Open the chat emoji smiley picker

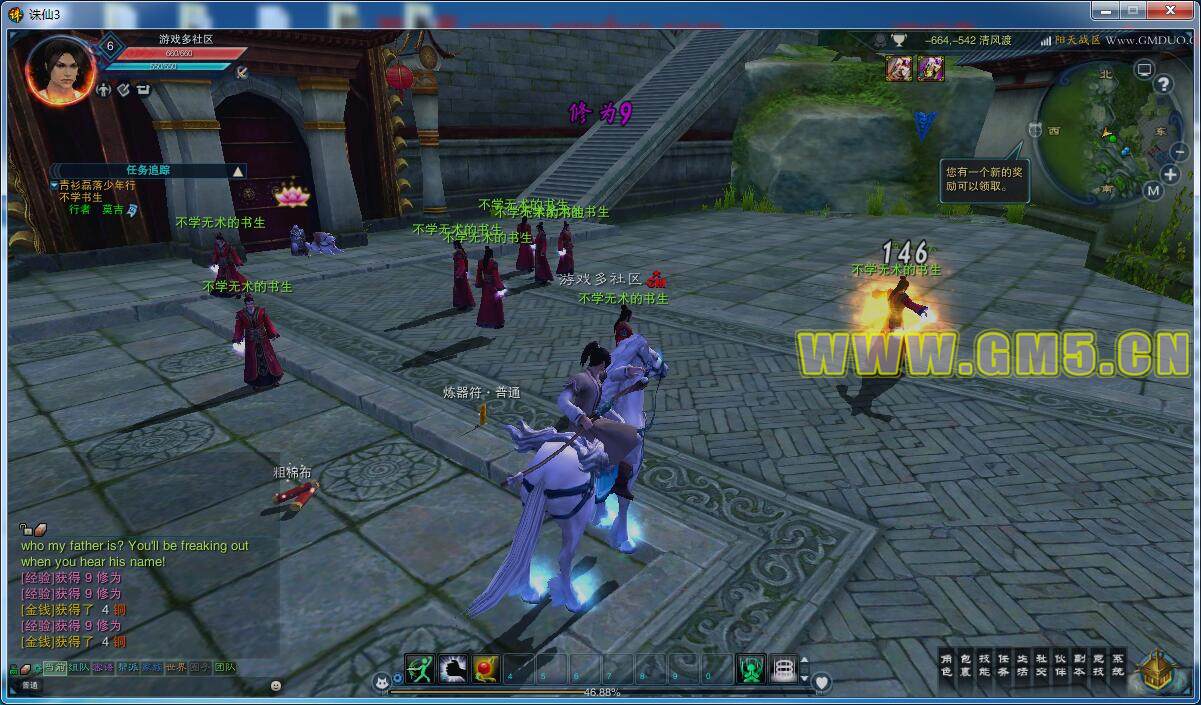point(276,685)
